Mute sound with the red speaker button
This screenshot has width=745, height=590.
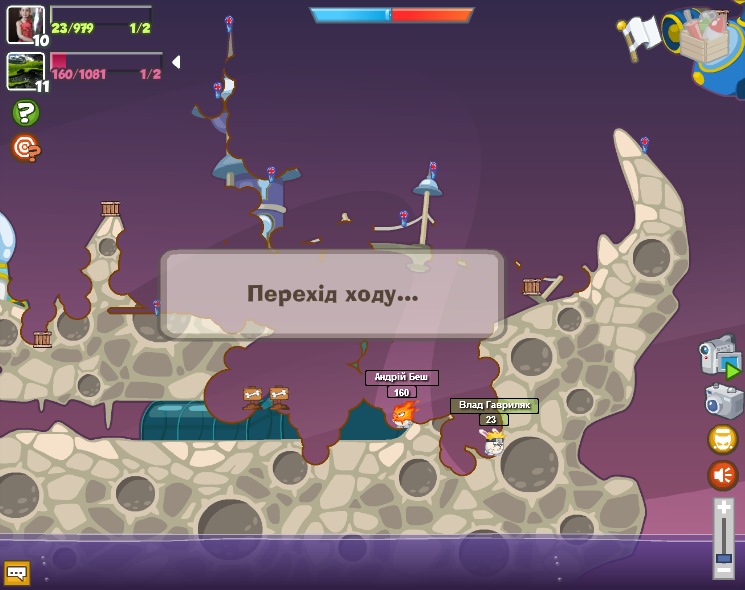(723, 475)
